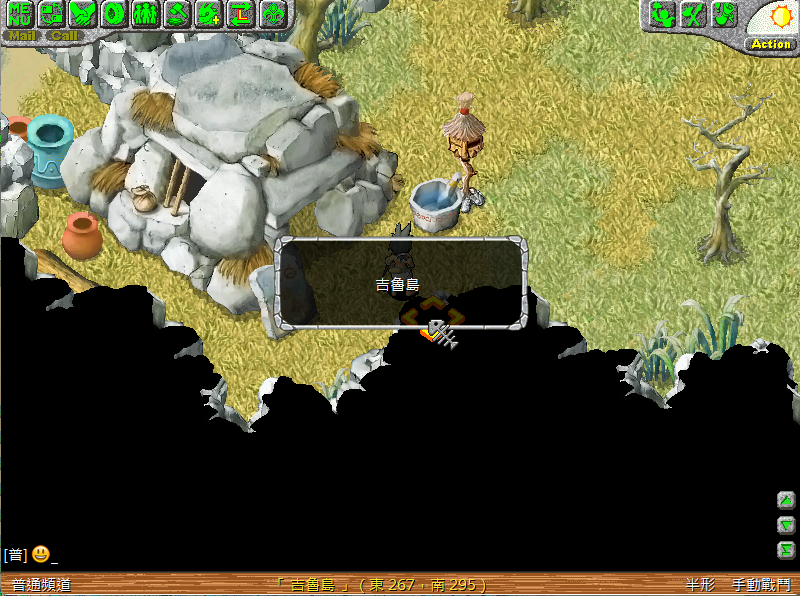The image size is (800, 596).
Task: Click the chat down arrow button
Action: pyautogui.click(x=787, y=525)
